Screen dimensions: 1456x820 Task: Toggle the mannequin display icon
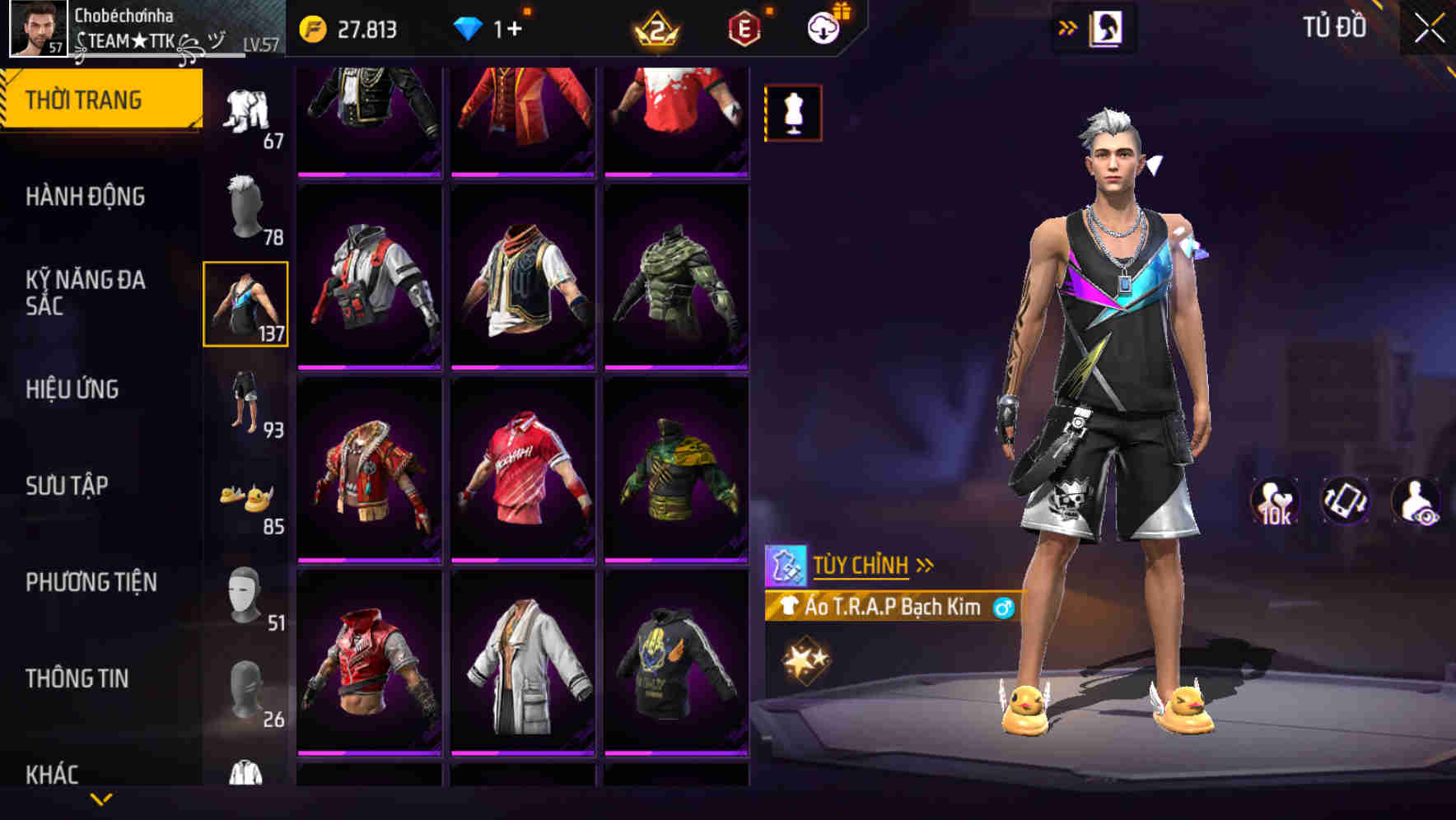[x=792, y=113]
